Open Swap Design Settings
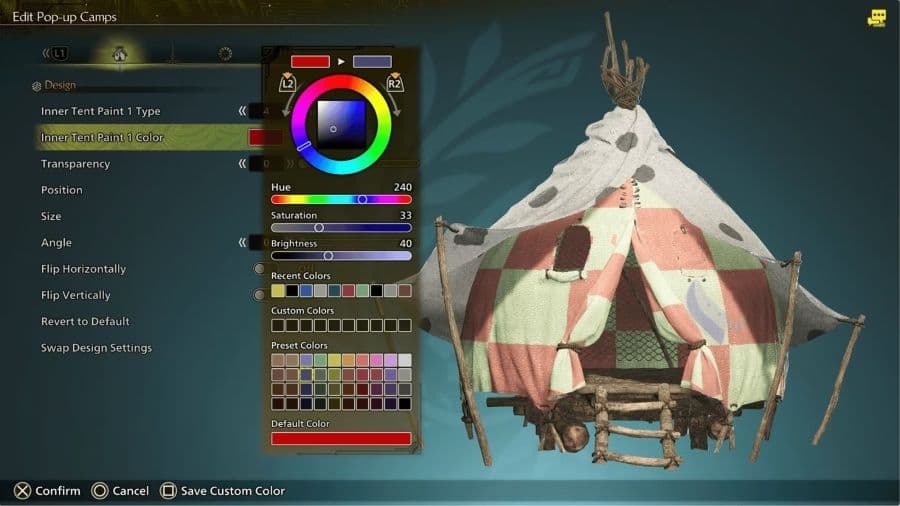This screenshot has width=900, height=506. tap(96, 348)
